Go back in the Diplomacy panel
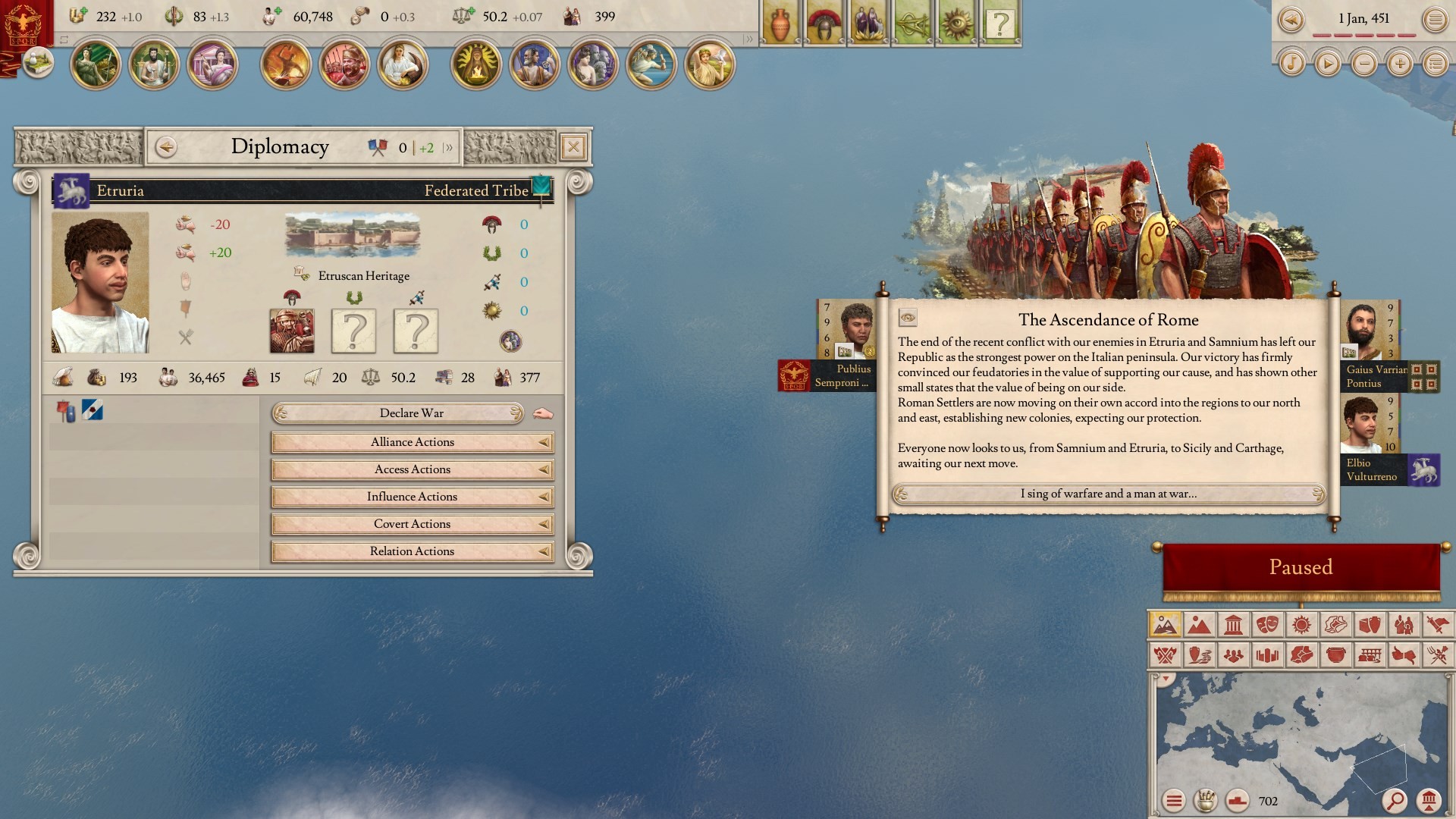Viewport: 1456px width, 819px height. tap(166, 146)
